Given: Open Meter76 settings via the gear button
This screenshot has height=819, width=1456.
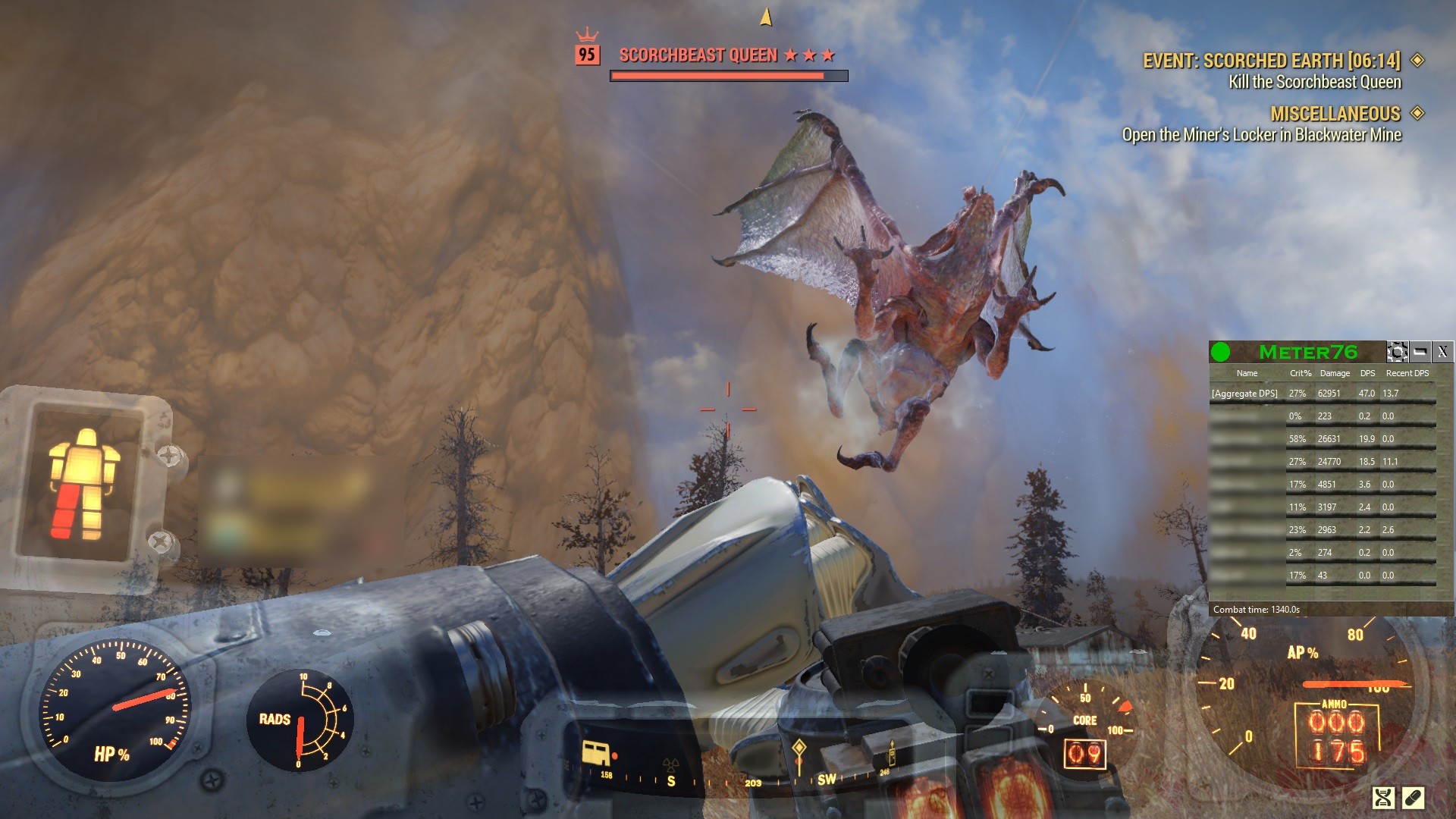Looking at the screenshot, I should (x=1397, y=352).
